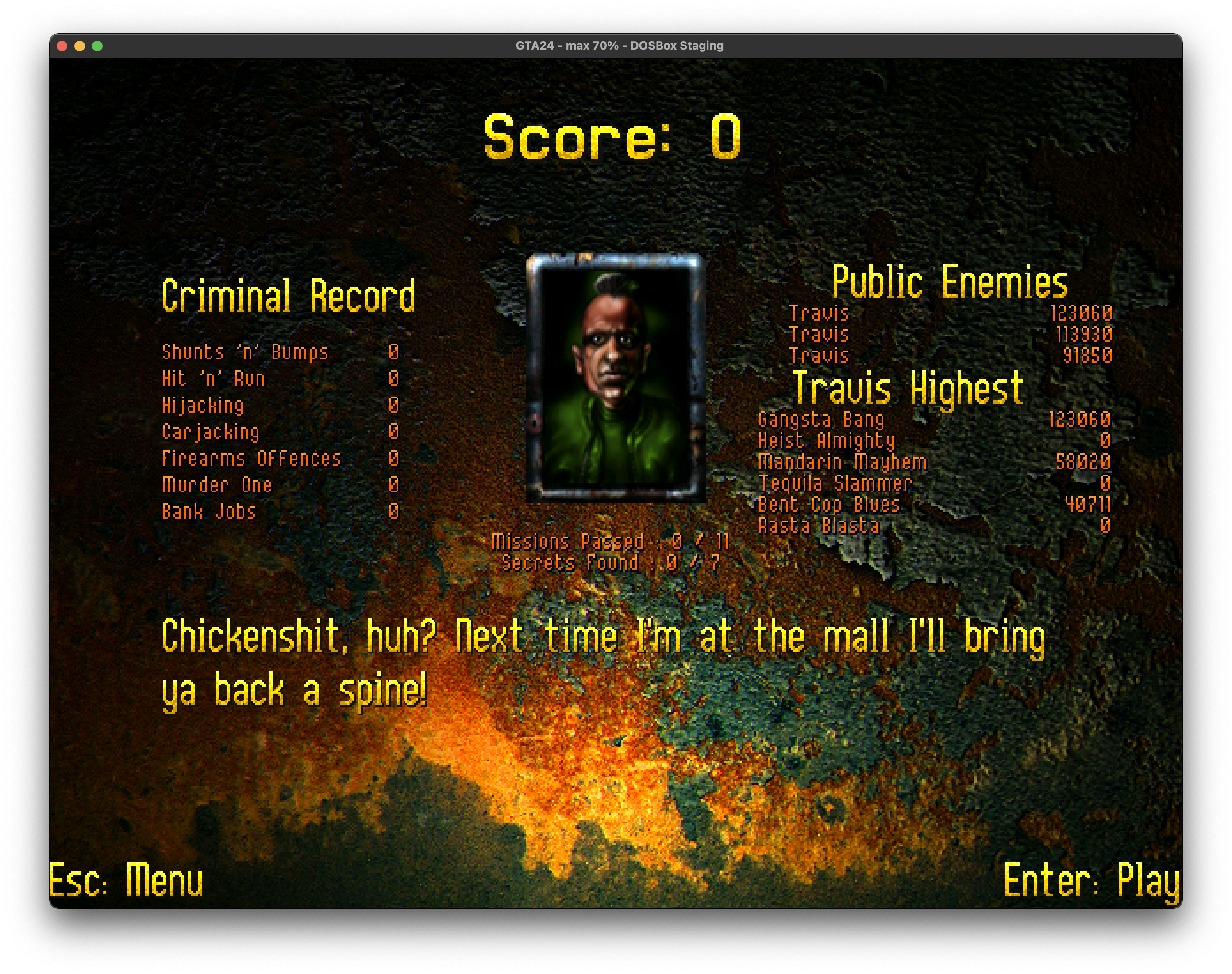The height and width of the screenshot is (974, 1232).
Task: Click the DOSBox Staging window title
Action: pos(620,45)
